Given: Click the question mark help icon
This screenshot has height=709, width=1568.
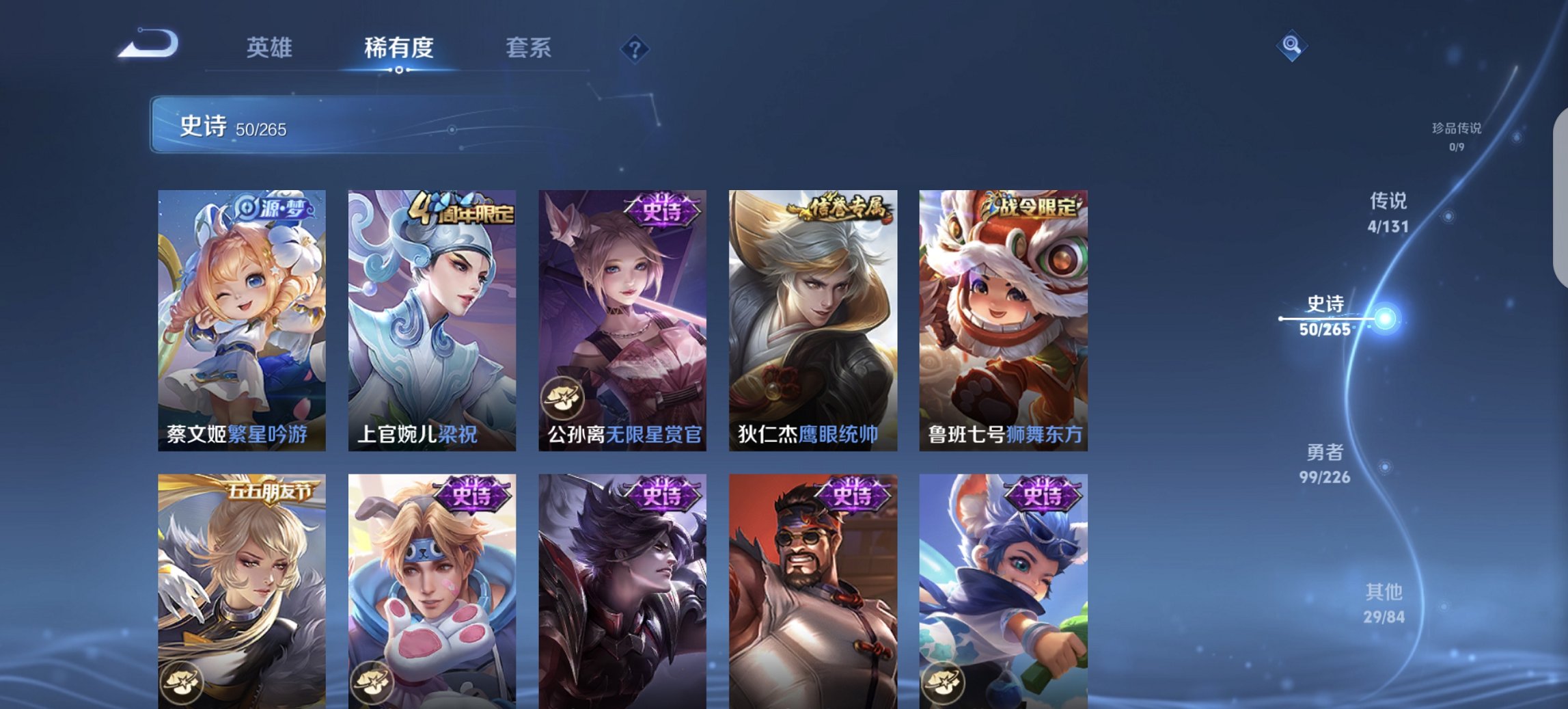Looking at the screenshot, I should 635,49.
